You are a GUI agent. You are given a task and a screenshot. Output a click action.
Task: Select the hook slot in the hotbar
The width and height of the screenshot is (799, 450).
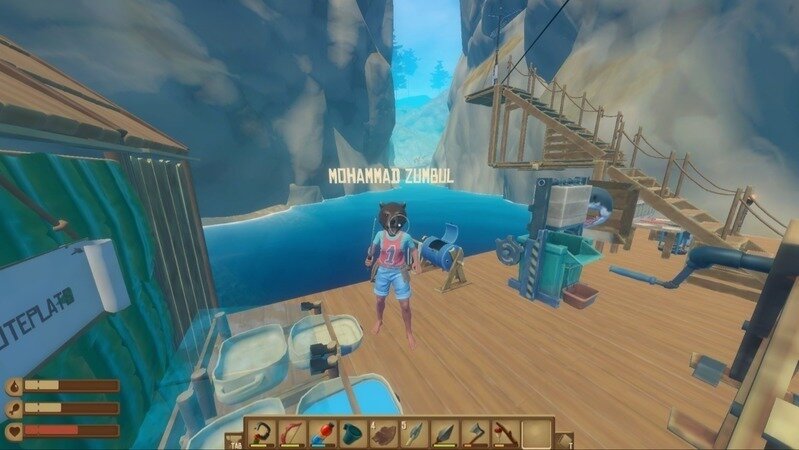click(x=263, y=433)
